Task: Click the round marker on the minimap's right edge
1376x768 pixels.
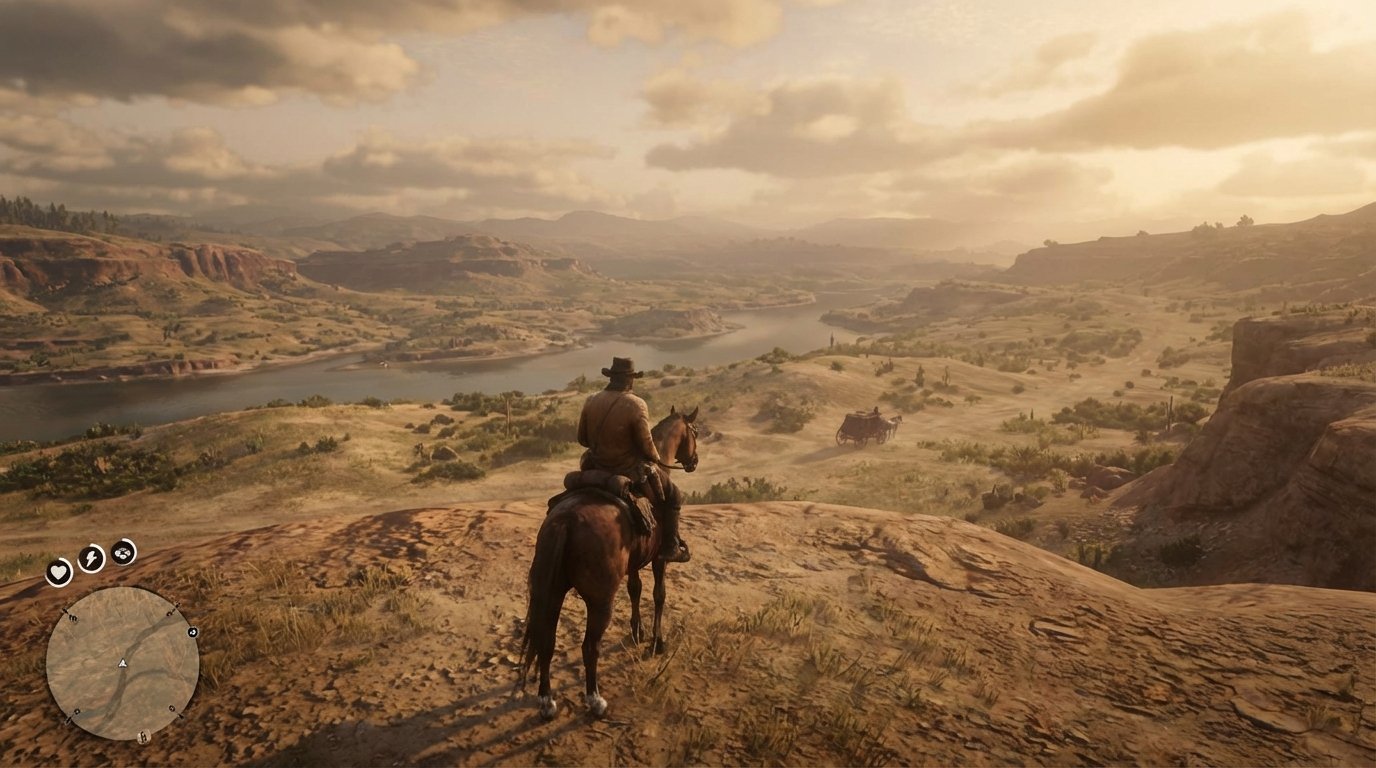Action: [192, 633]
